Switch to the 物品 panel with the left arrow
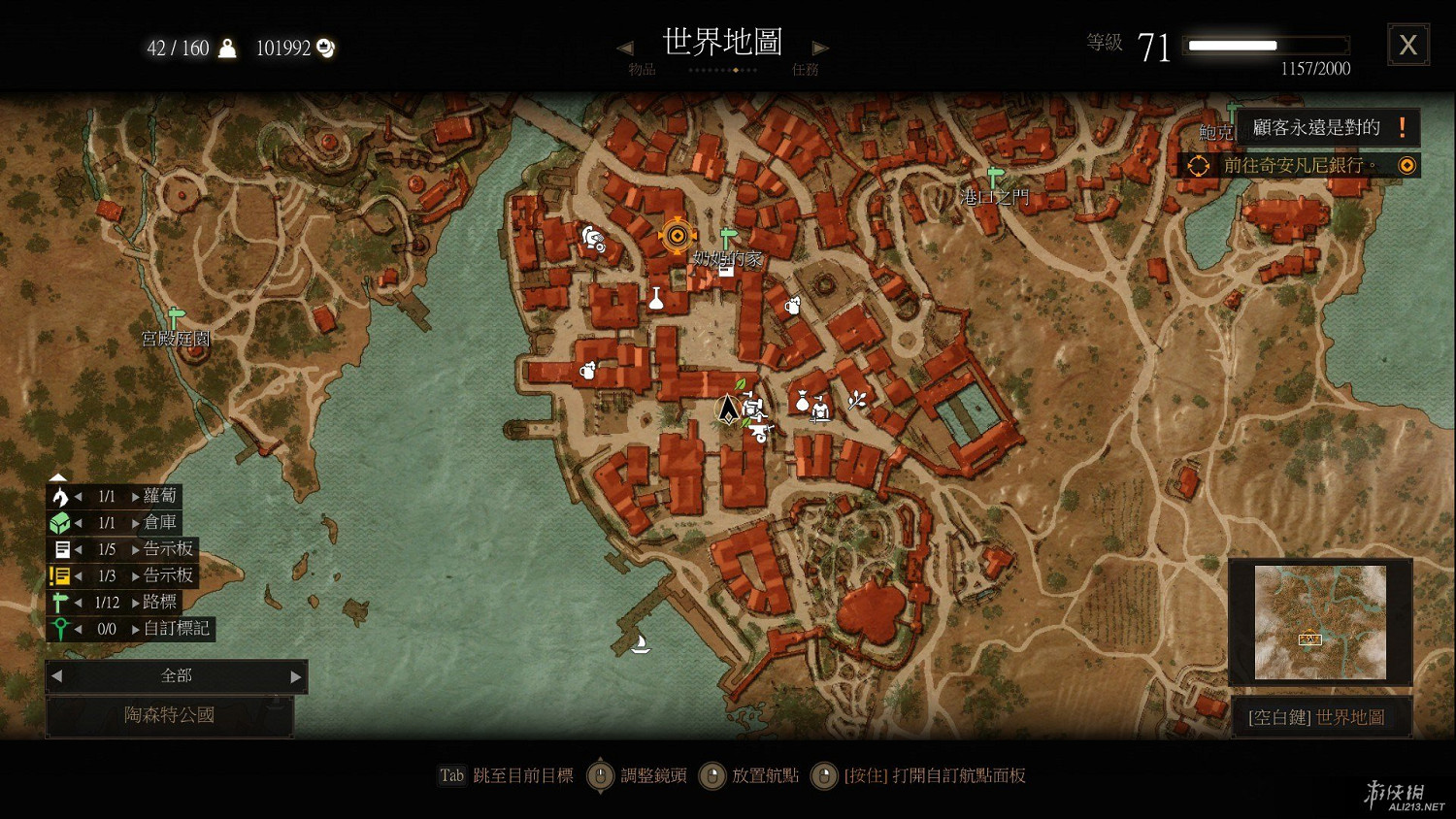1456x819 pixels. (624, 48)
